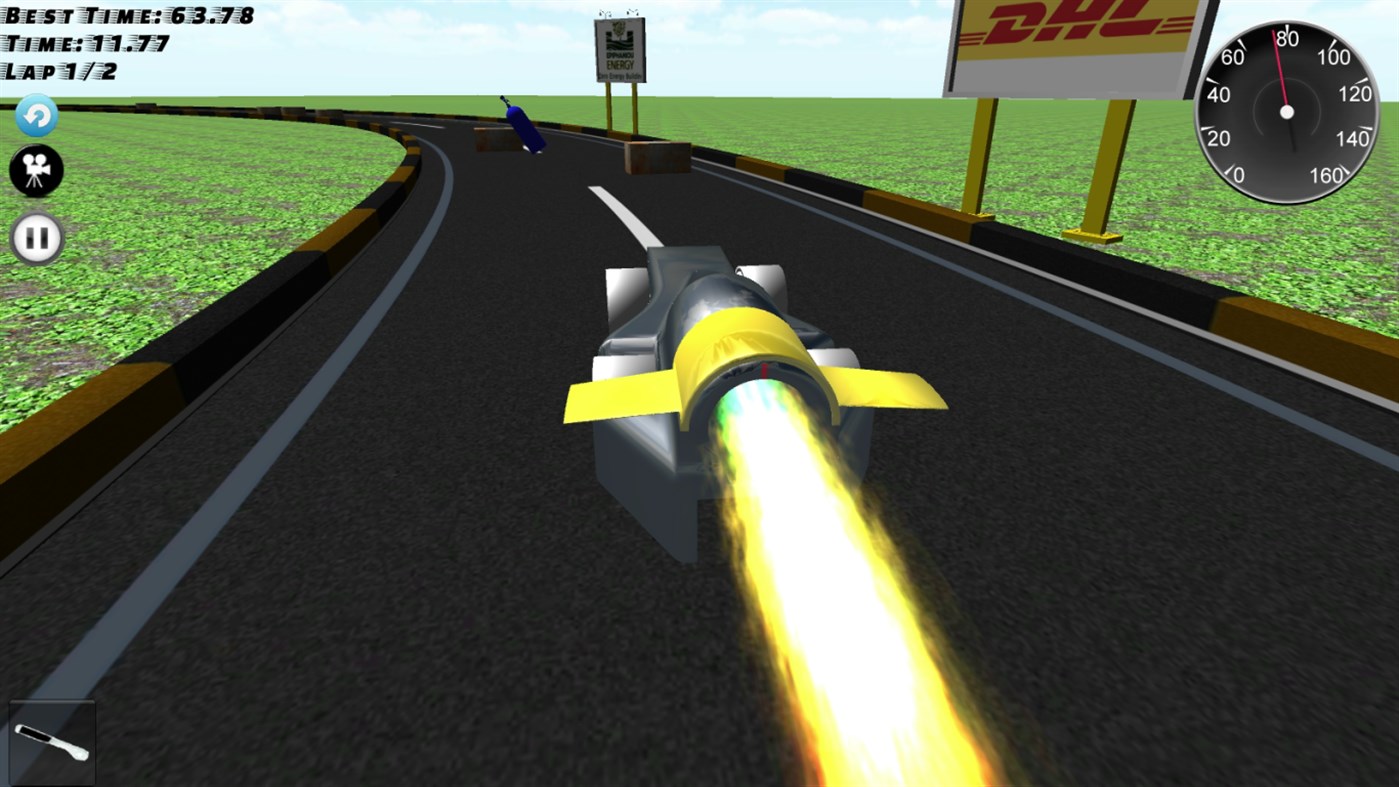The image size is (1399, 787).
Task: Click the green Energy sign near the track
Action: pyautogui.click(x=618, y=50)
